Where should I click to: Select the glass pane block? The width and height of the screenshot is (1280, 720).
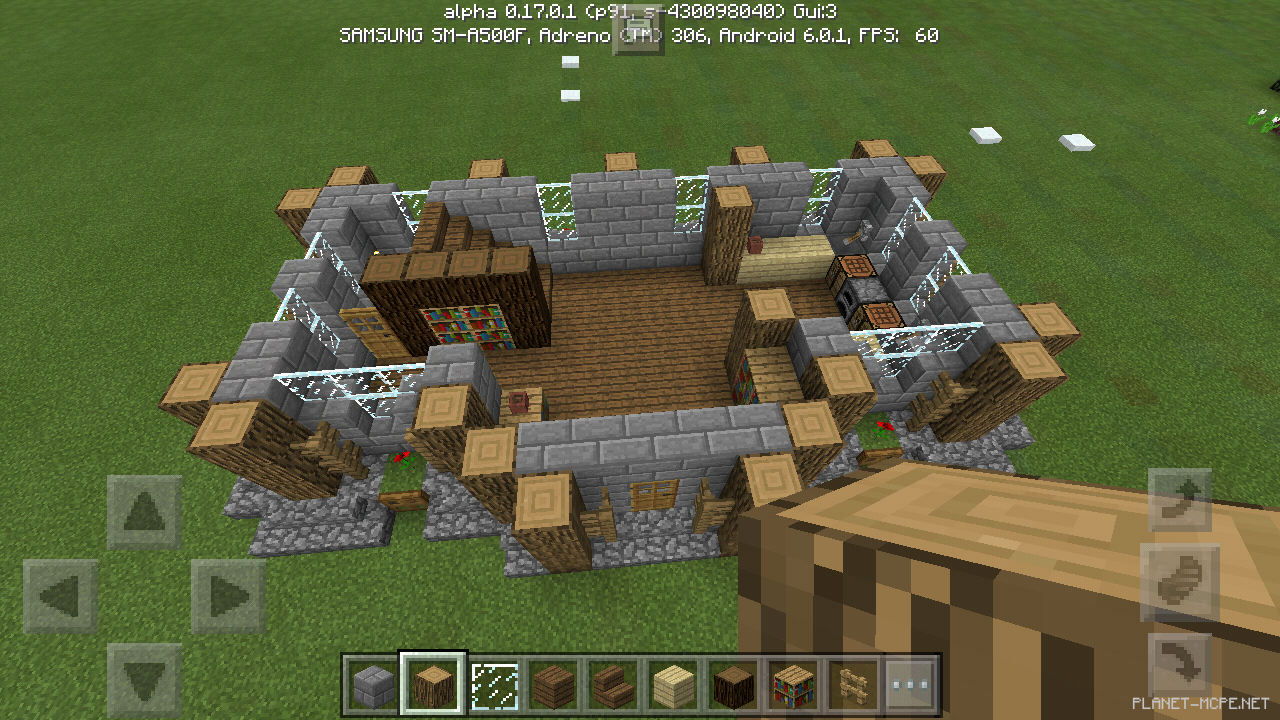493,685
